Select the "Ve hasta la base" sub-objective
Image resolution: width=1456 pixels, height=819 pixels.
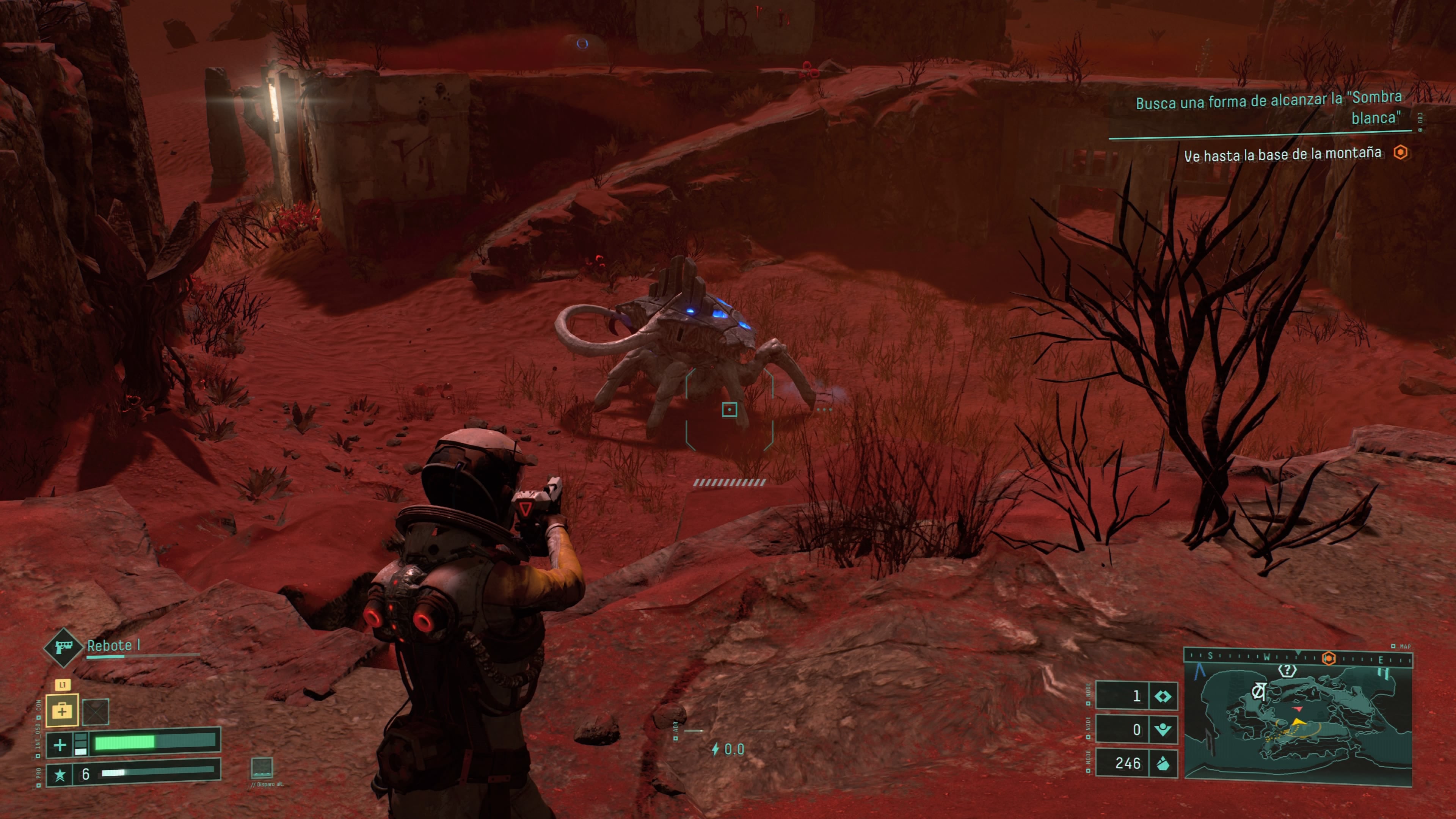pos(1282,154)
